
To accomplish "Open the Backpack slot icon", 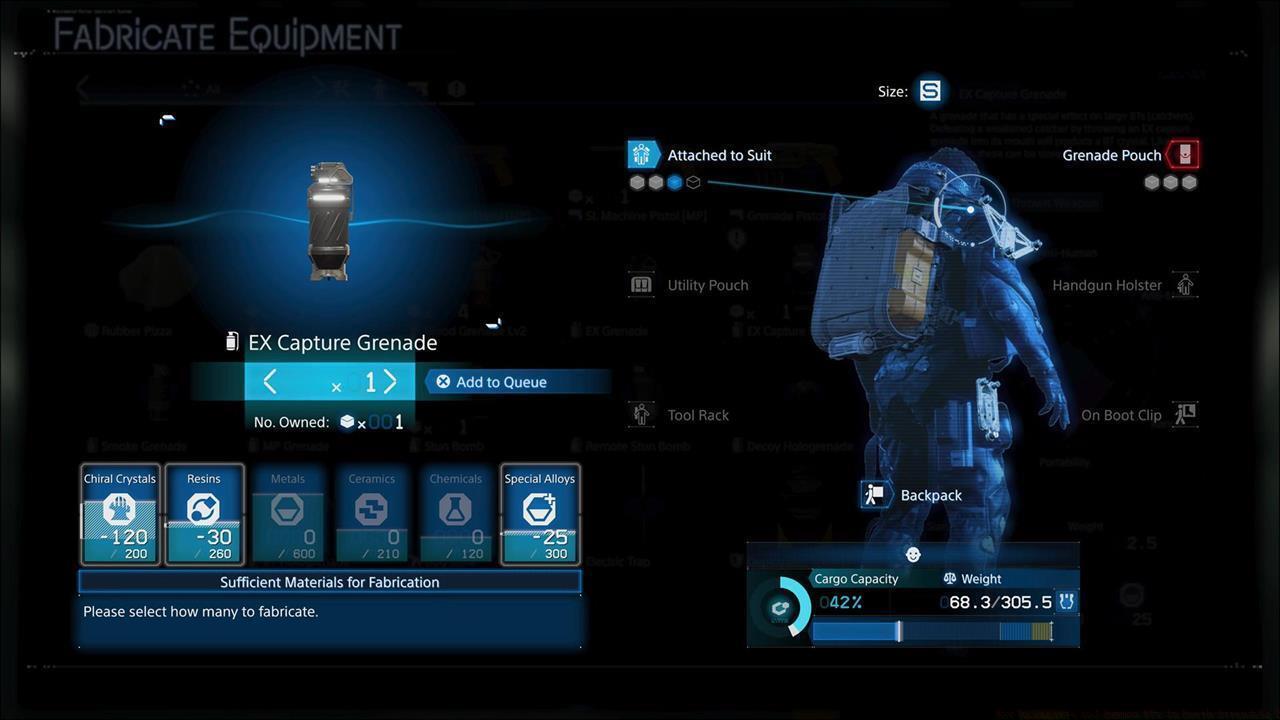I will tap(875, 494).
